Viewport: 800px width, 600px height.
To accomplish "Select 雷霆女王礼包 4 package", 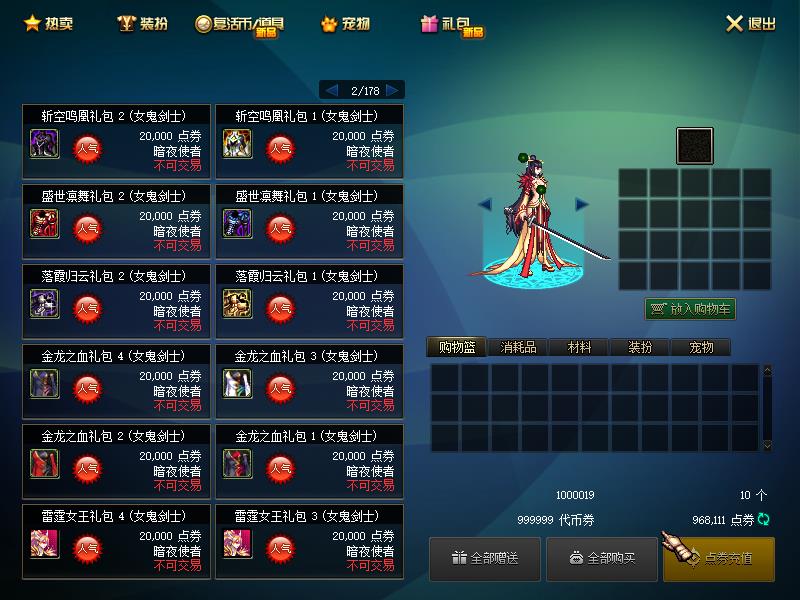I will click(x=117, y=542).
